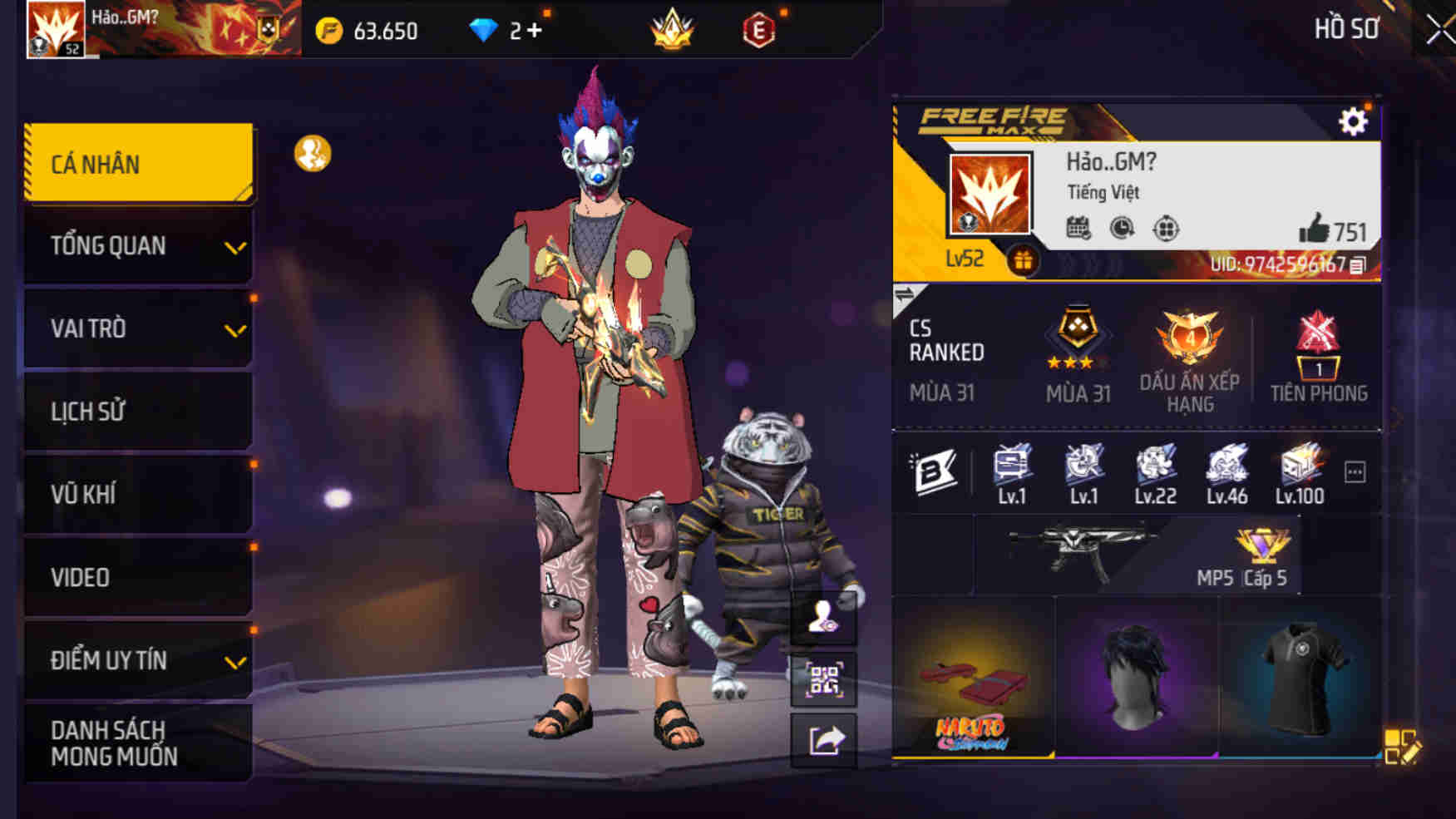
Task: Open the diamond currency icon in the top bar
Action: (485, 28)
